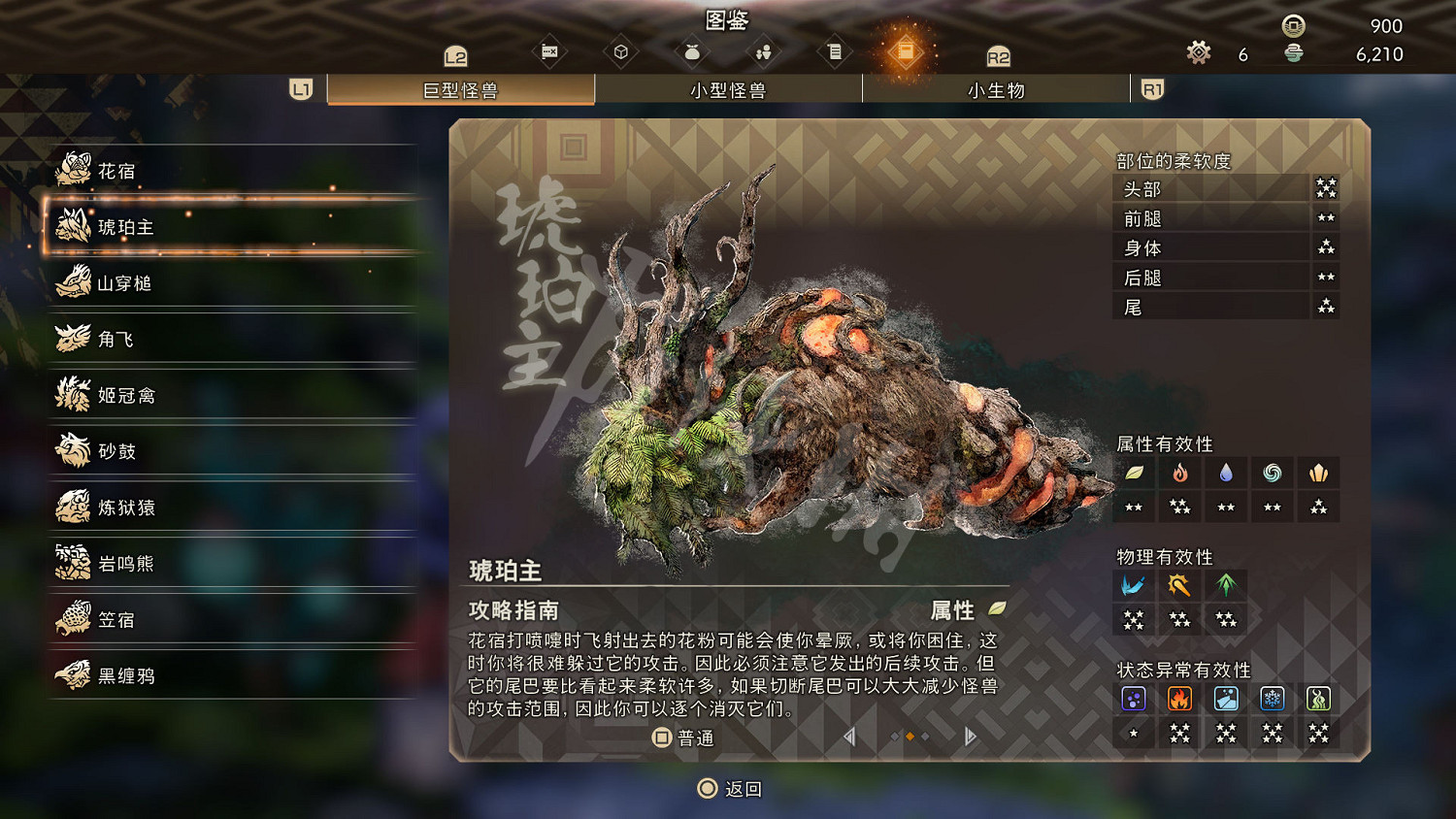Go to previous page with left arrow
The height and width of the screenshot is (819, 1456).
click(849, 737)
